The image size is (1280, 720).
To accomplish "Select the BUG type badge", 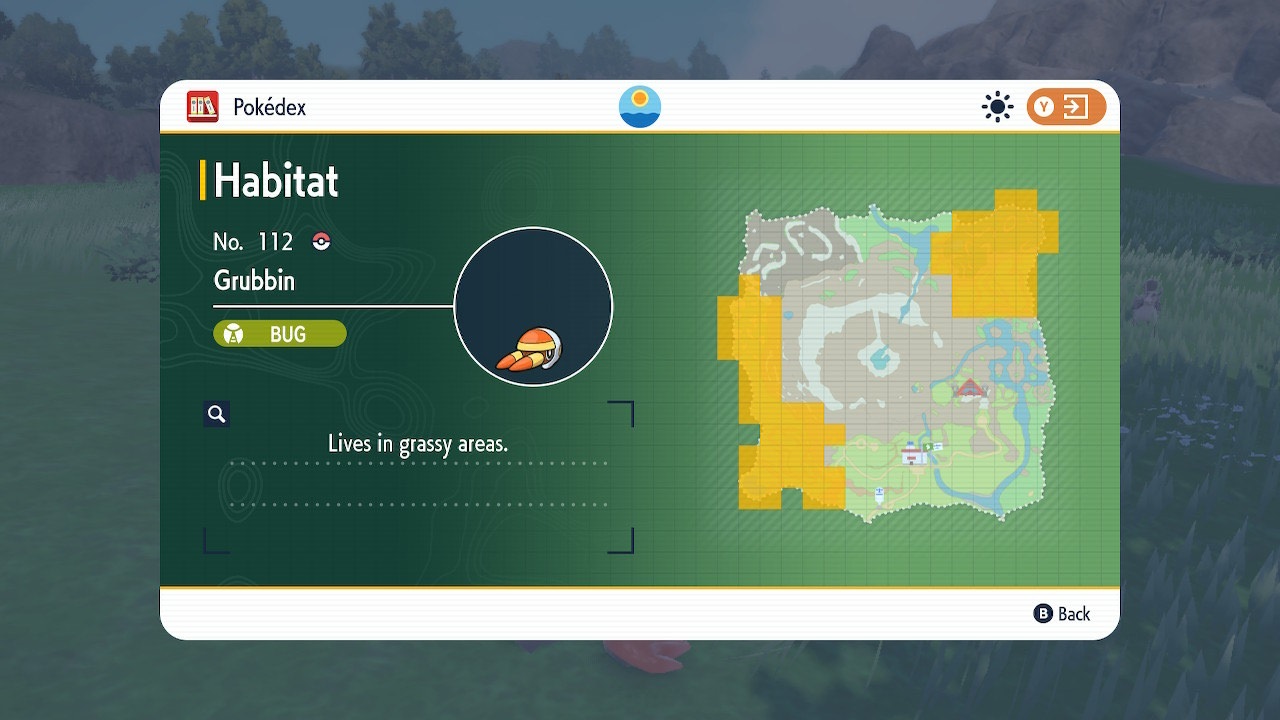I will click(x=280, y=334).
